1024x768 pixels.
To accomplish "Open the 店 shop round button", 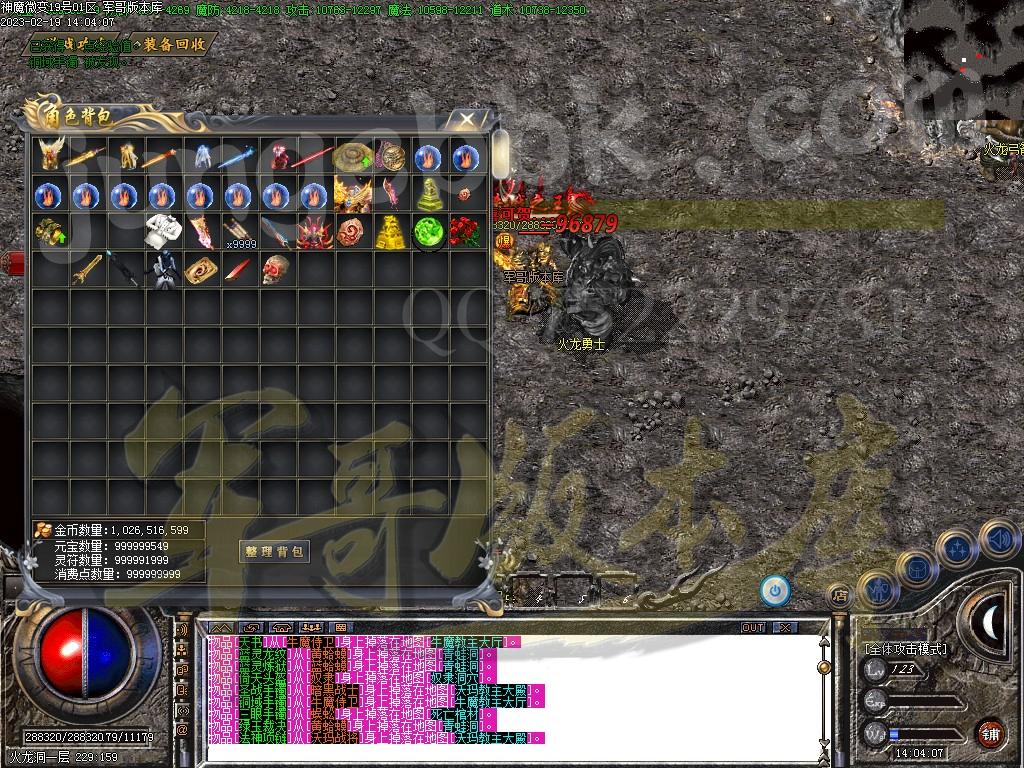I will point(840,595).
